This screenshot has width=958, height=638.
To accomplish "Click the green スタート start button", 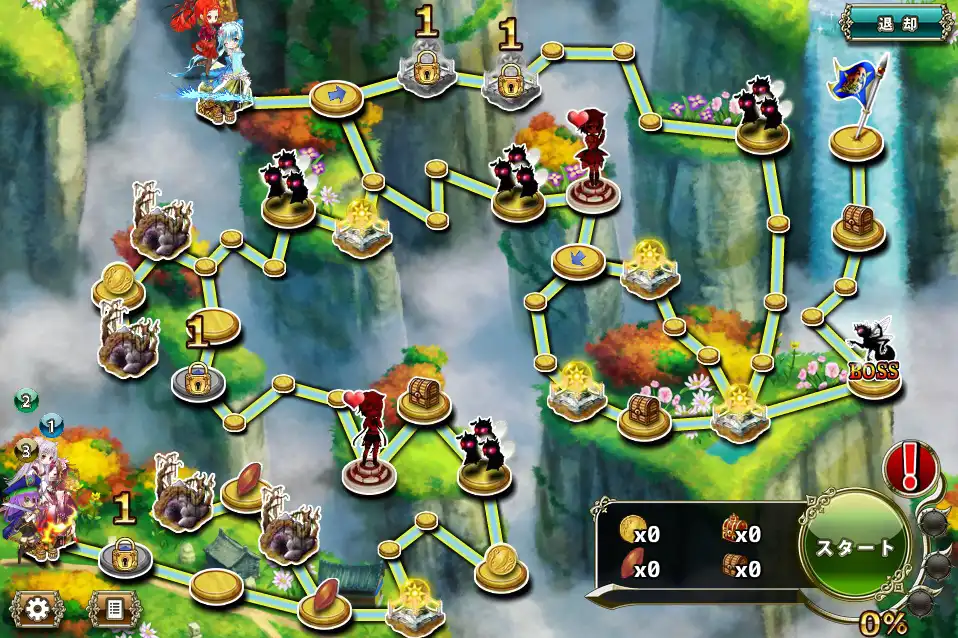I will coord(853,547).
